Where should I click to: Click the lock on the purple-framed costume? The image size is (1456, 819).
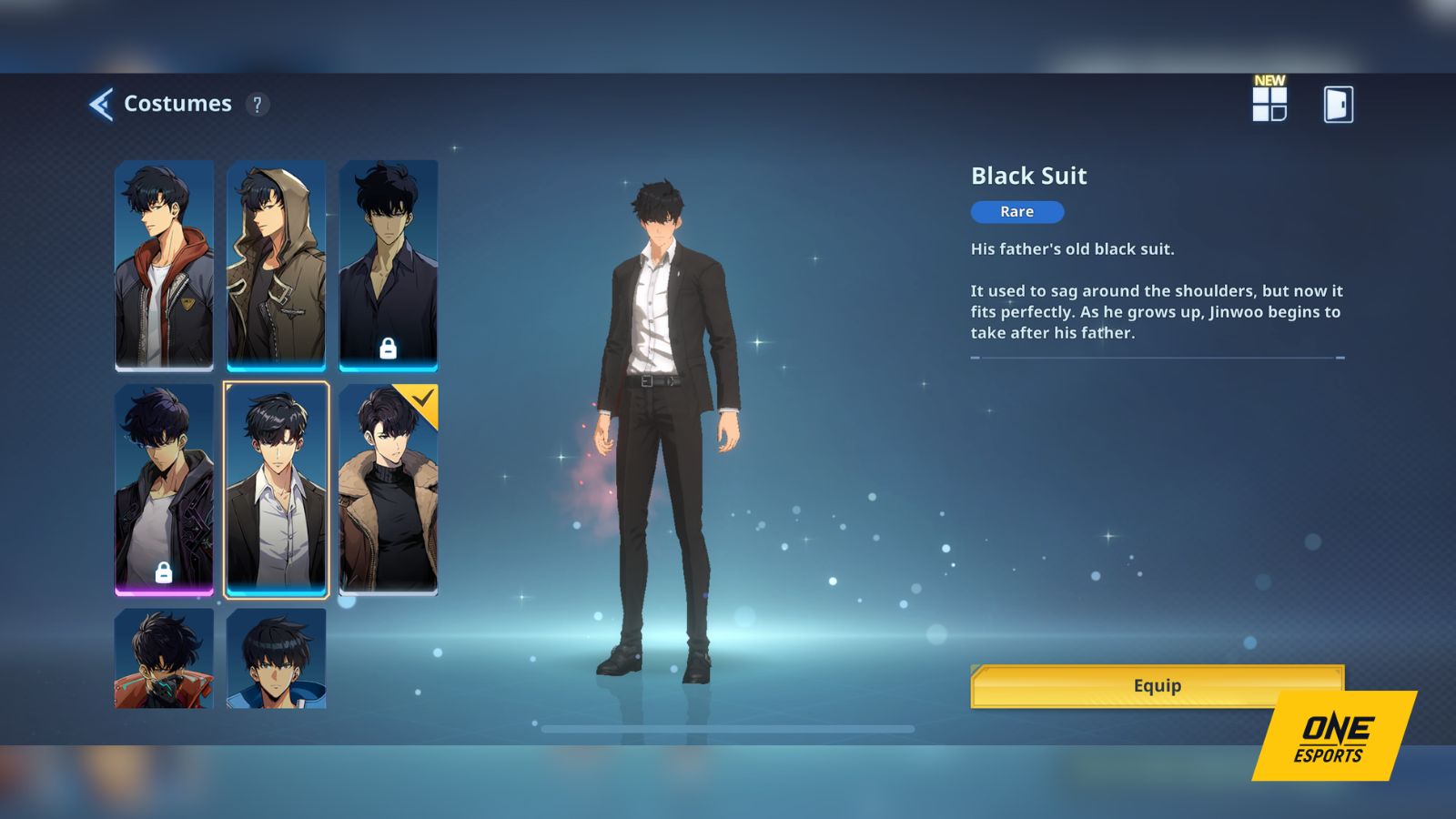pyautogui.click(x=166, y=573)
